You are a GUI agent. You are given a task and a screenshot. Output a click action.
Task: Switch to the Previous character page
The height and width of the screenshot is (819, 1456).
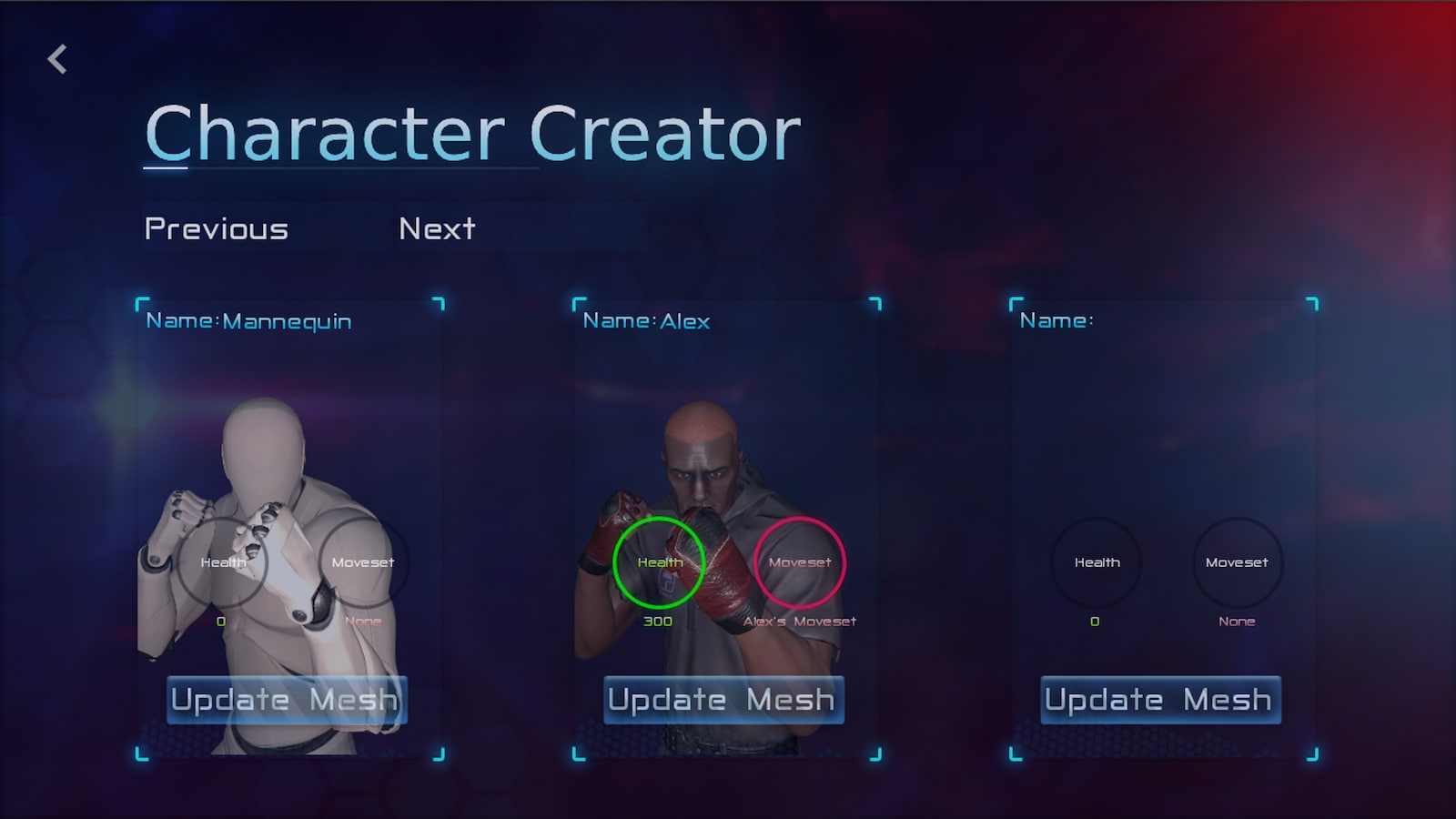(216, 228)
